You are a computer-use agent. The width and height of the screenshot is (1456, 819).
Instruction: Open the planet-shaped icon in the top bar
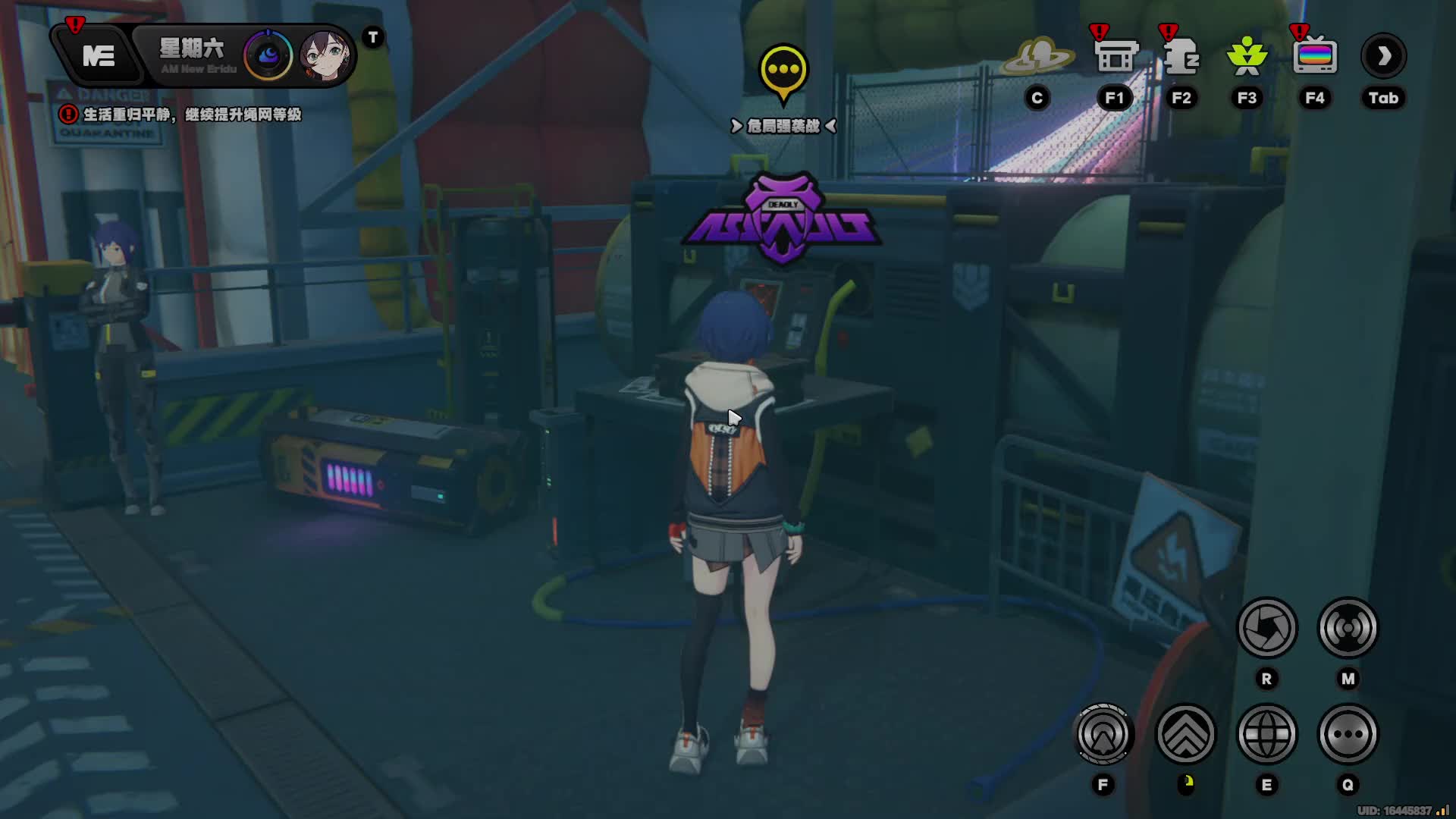click(x=1037, y=56)
